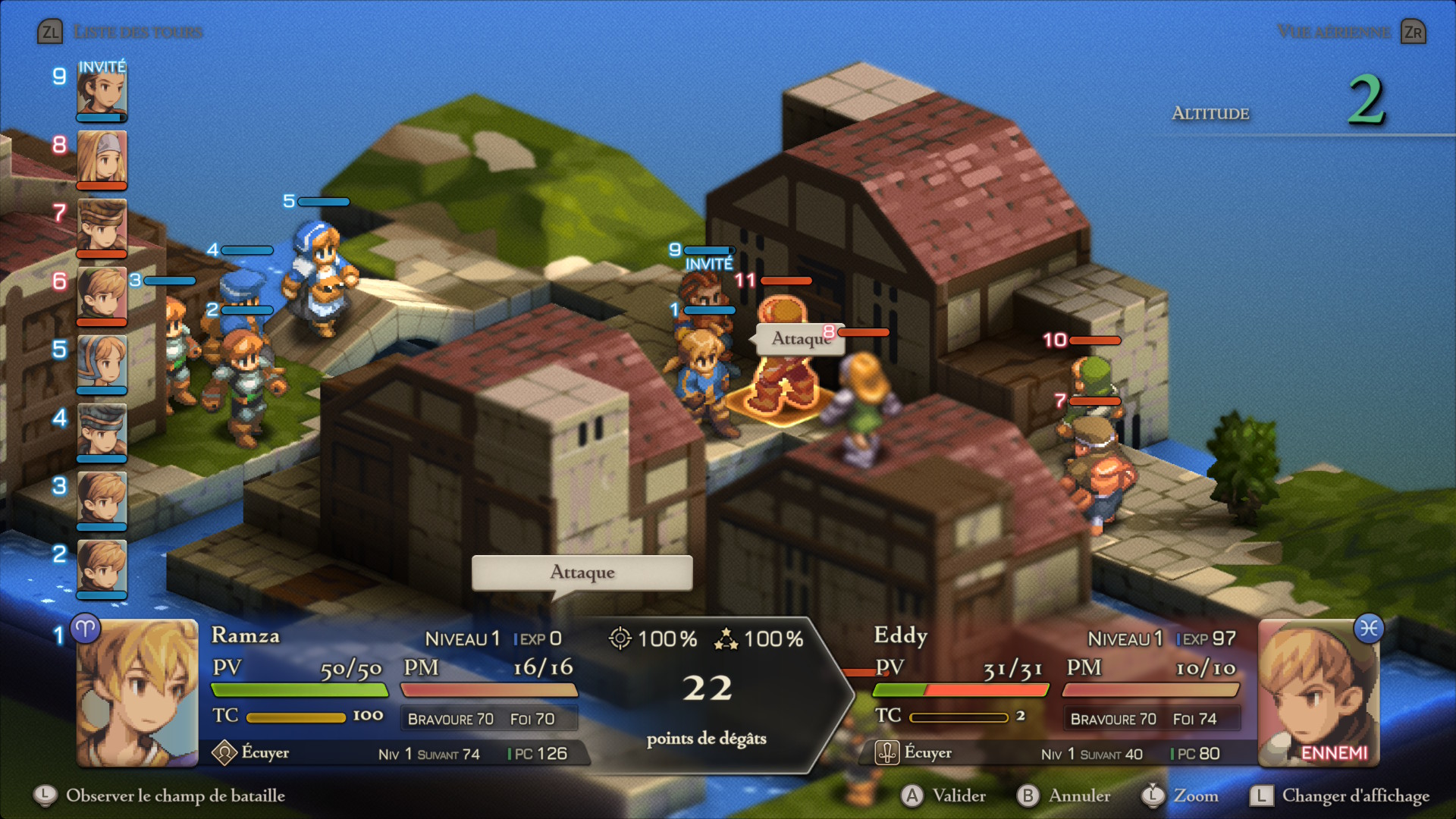
Task: Pick turn order portrait number 5
Action: click(x=102, y=362)
